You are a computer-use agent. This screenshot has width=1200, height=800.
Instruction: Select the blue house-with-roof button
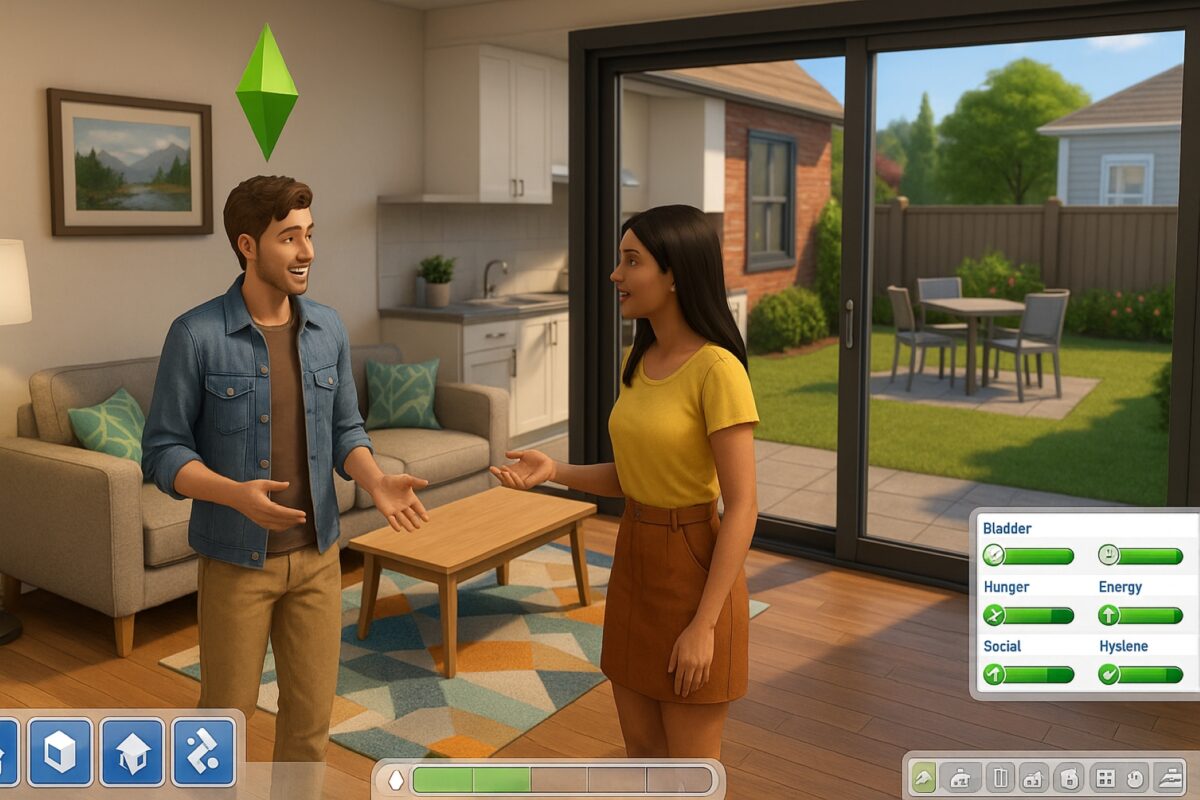pyautogui.click(x=132, y=751)
